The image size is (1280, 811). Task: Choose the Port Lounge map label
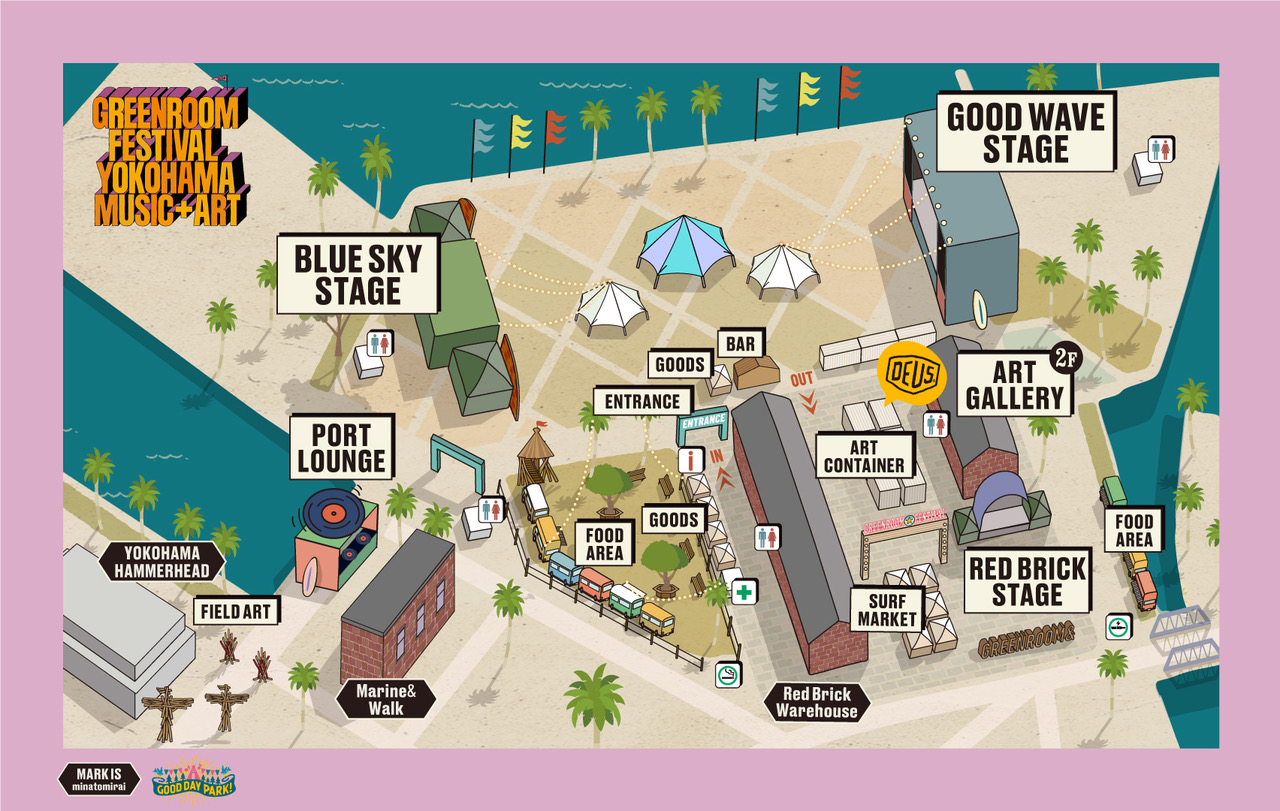341,447
